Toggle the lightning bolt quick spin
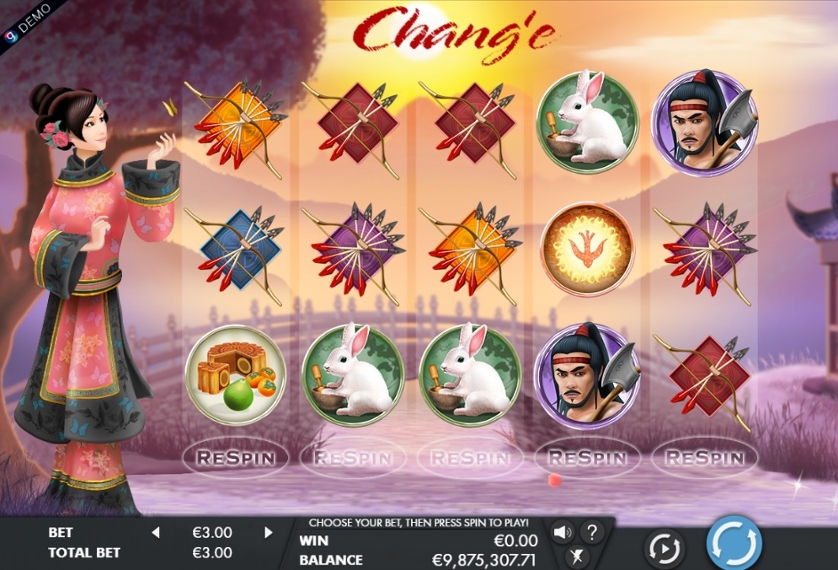 pyautogui.click(x=577, y=557)
